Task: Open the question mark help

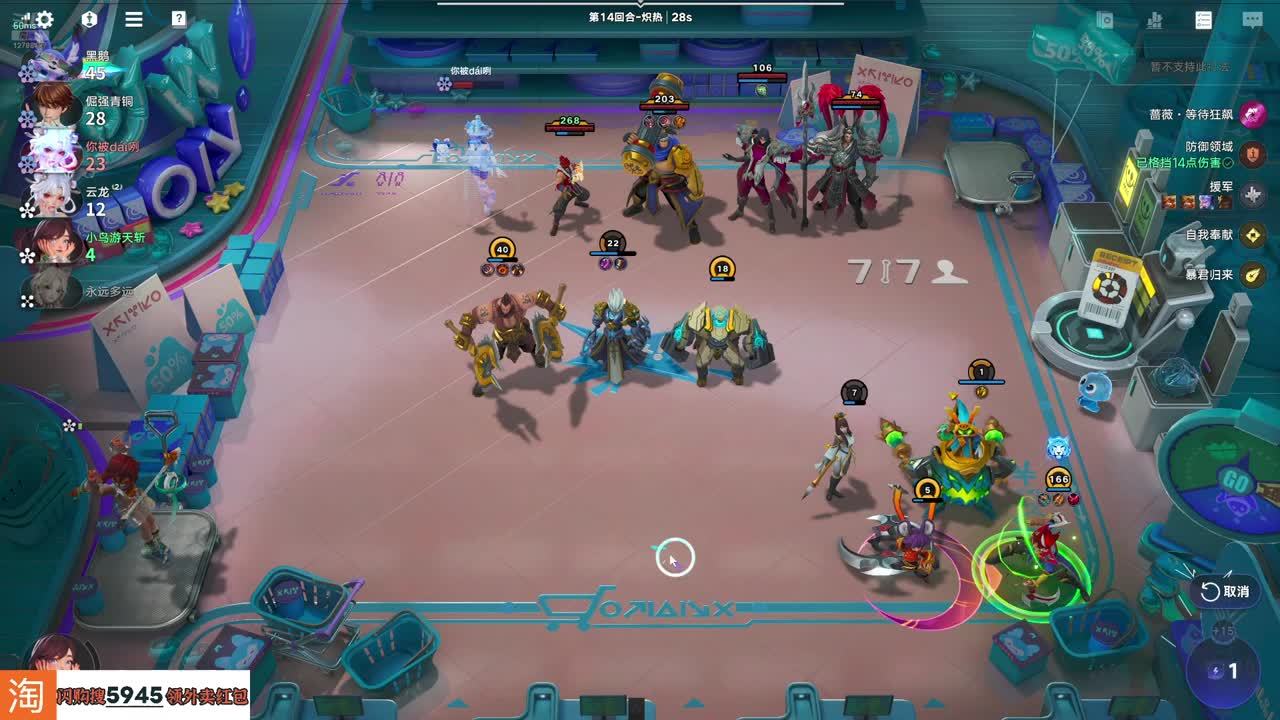Action: 178,19
